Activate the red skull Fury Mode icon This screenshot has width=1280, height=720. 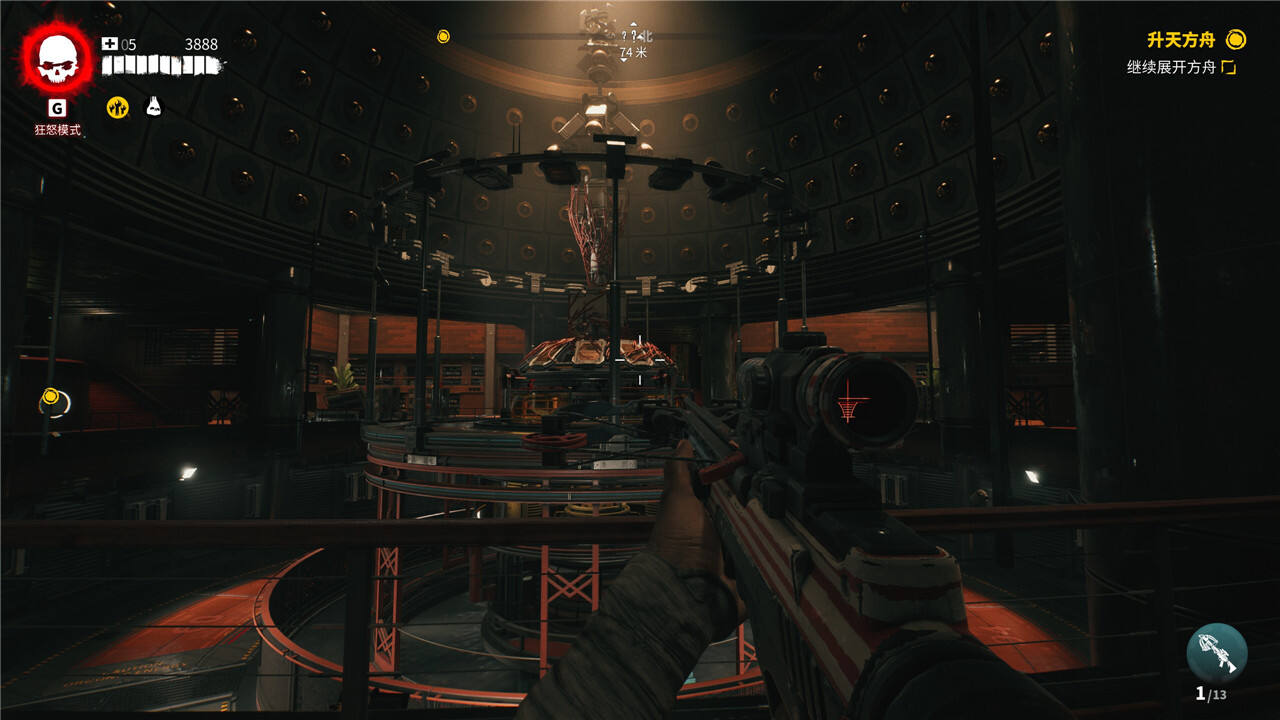58,59
